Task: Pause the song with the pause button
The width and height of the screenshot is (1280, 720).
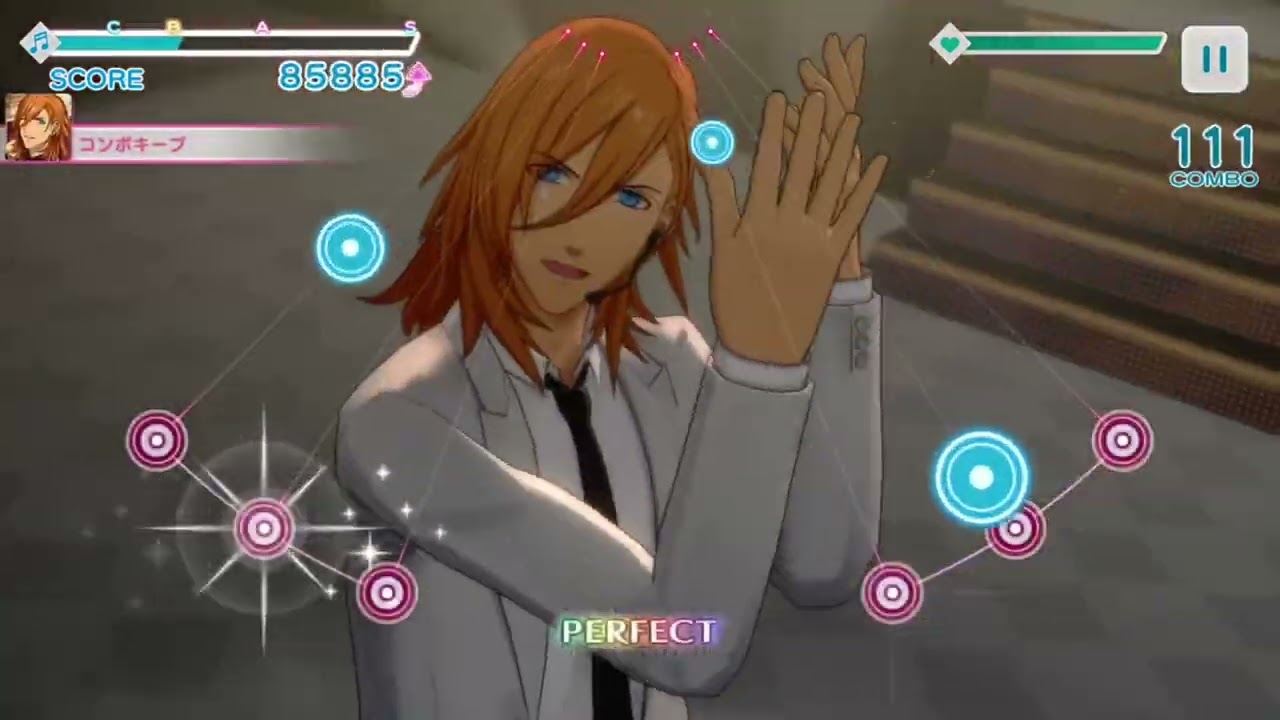Action: 1214,60
